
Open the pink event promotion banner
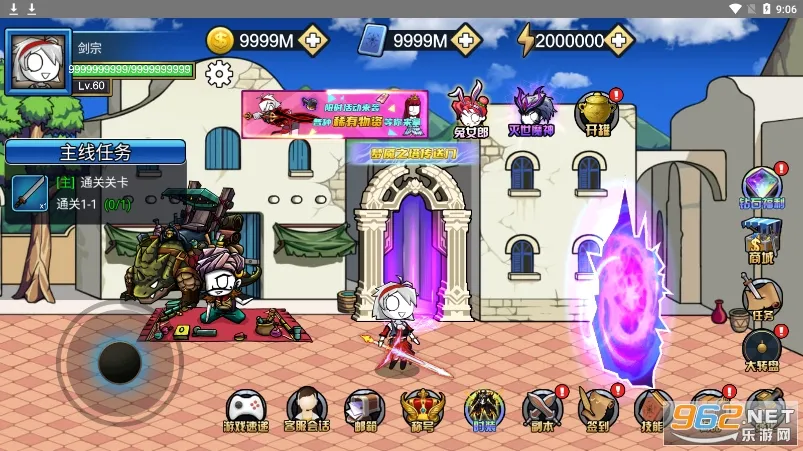(x=334, y=114)
